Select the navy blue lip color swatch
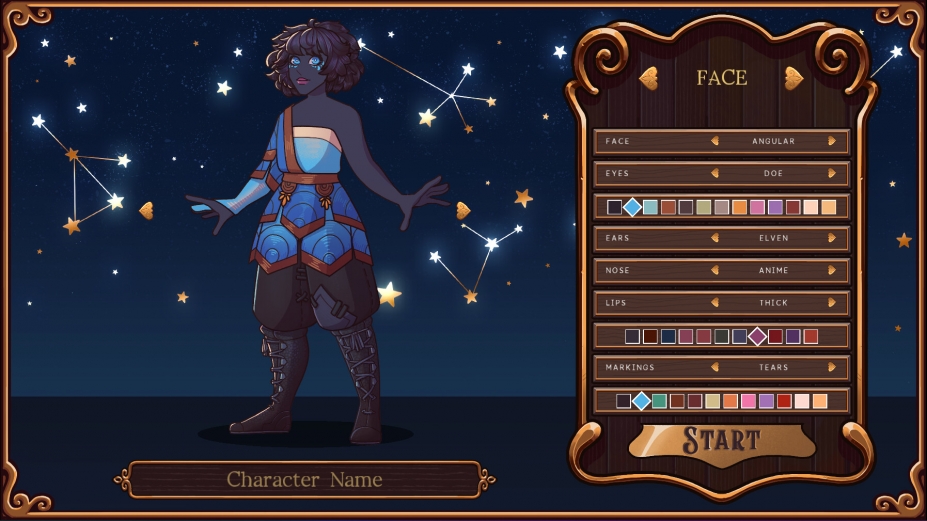927x521 pixels. pyautogui.click(x=668, y=336)
